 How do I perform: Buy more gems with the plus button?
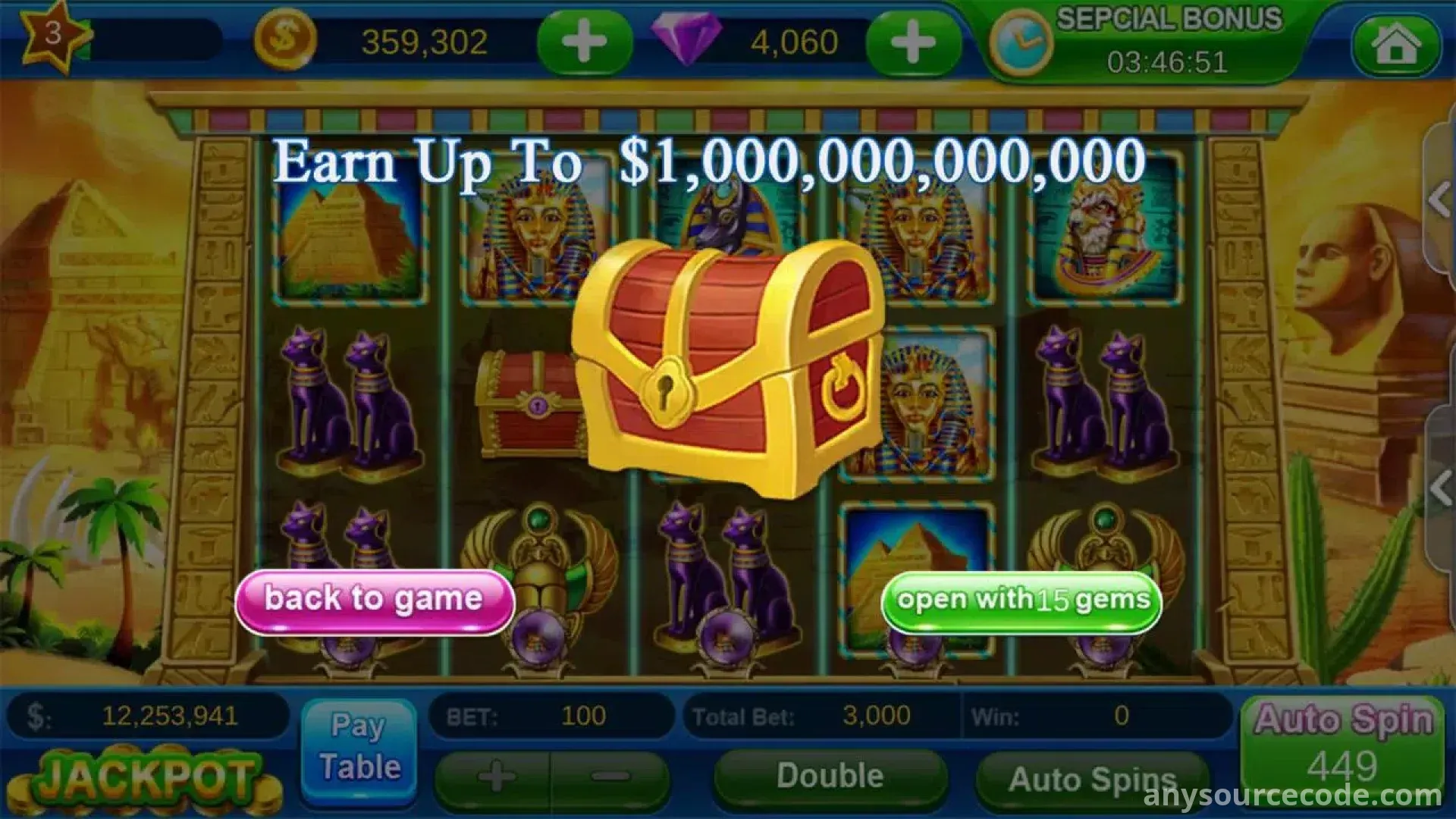pos(912,42)
